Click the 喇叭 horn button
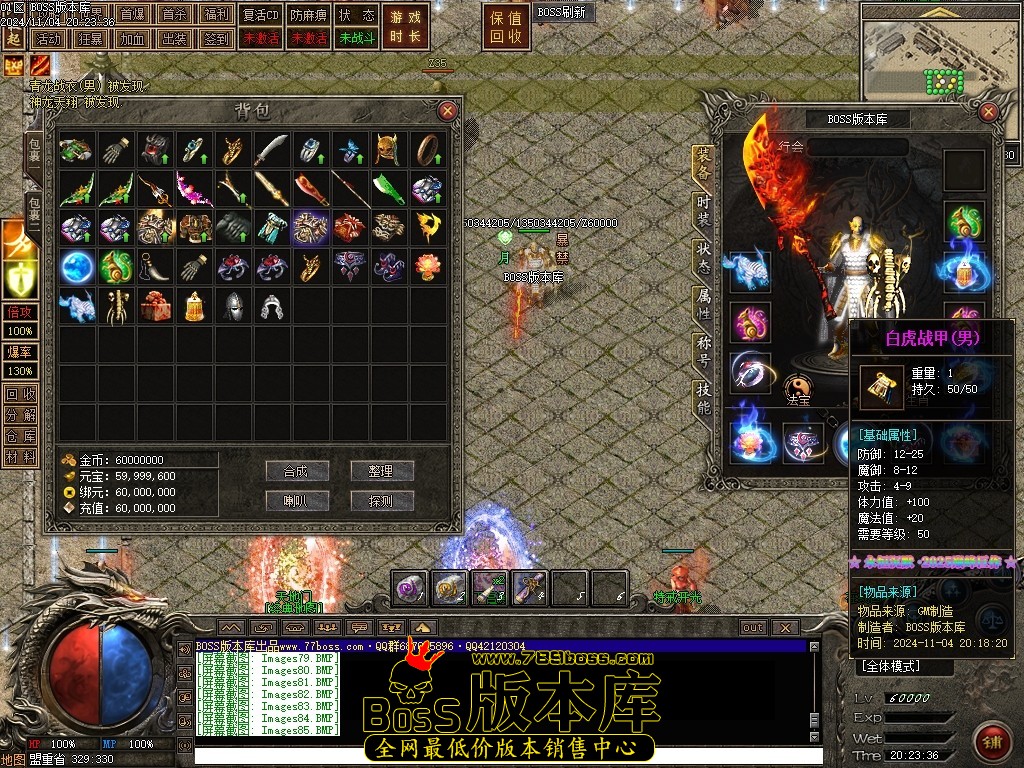Viewport: 1024px width, 768px height. point(297,500)
